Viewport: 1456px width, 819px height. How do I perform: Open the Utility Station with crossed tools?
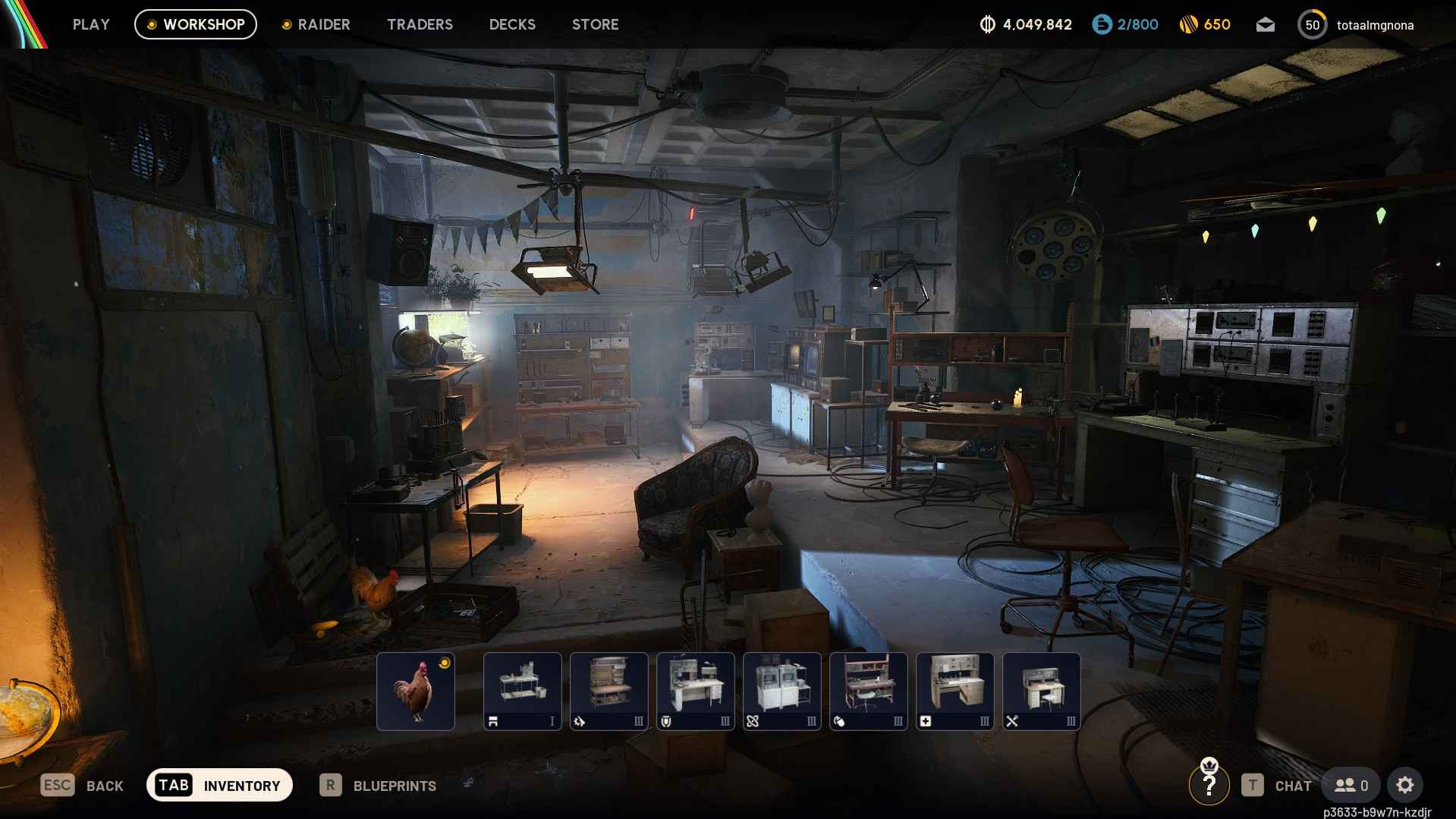click(1042, 691)
